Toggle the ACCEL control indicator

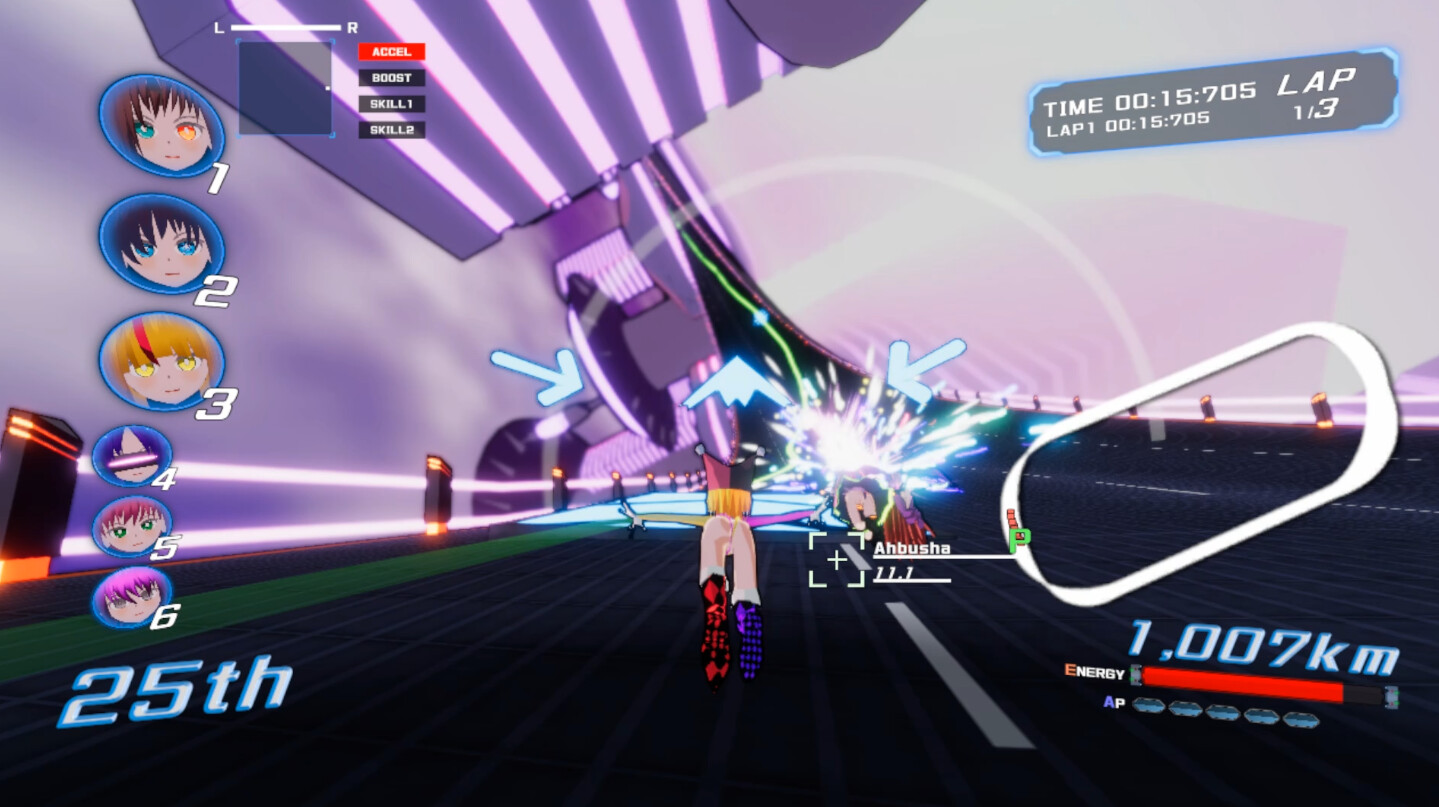[392, 50]
